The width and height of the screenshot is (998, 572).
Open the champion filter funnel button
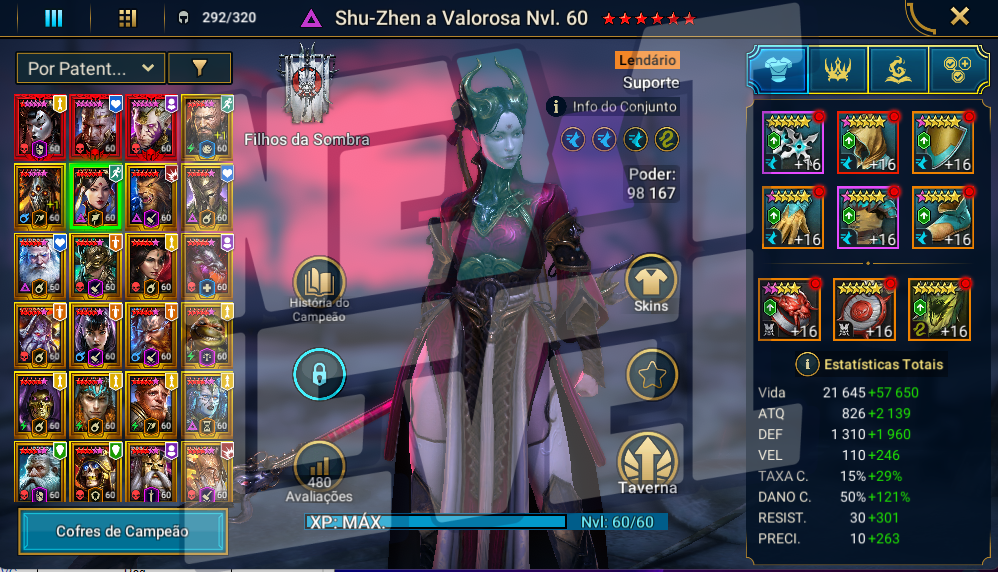[x=199, y=68]
